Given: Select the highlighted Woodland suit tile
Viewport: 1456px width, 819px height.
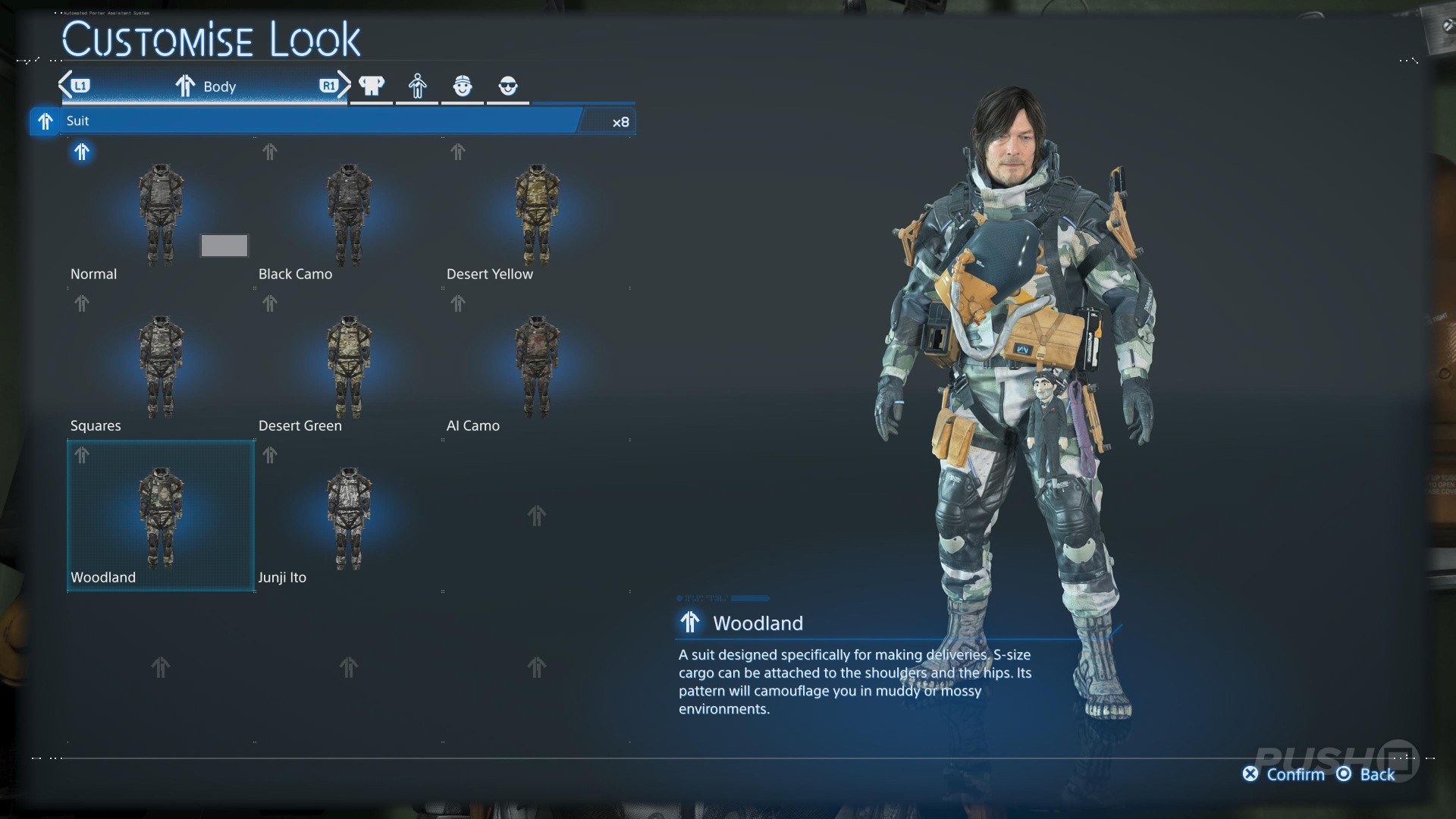Looking at the screenshot, I should pyautogui.click(x=161, y=516).
